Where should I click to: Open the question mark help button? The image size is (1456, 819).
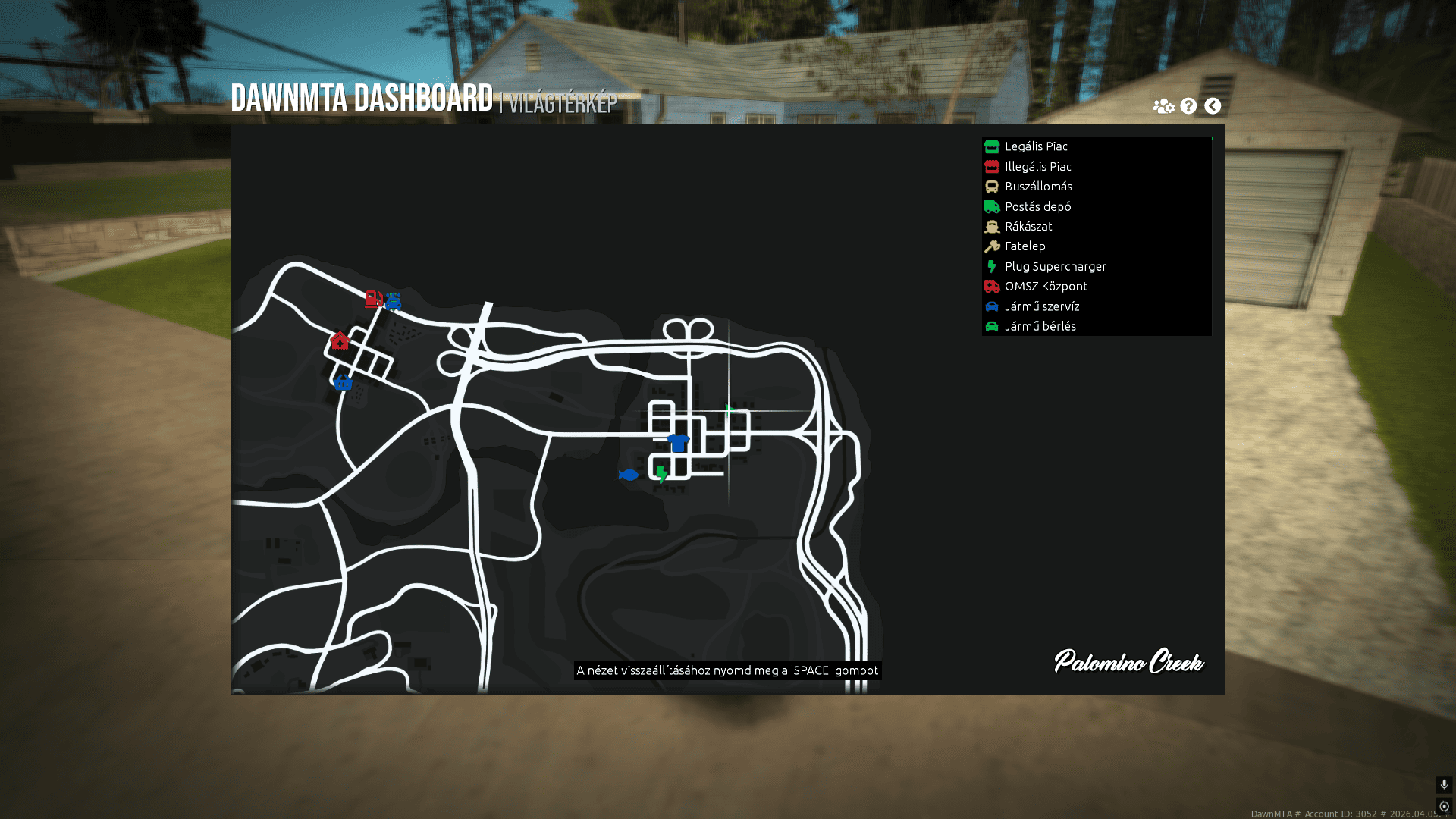[x=1188, y=106]
